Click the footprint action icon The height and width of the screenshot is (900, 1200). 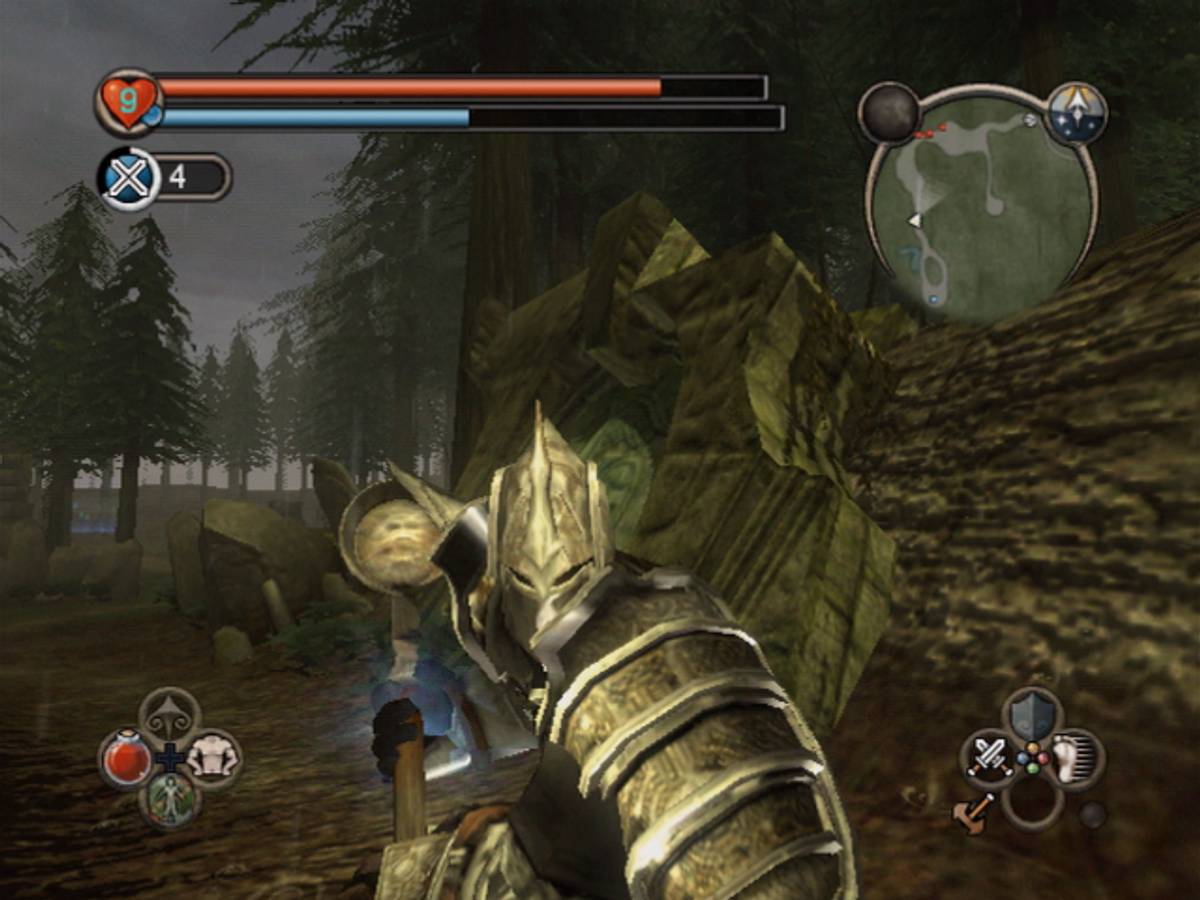(1075, 757)
